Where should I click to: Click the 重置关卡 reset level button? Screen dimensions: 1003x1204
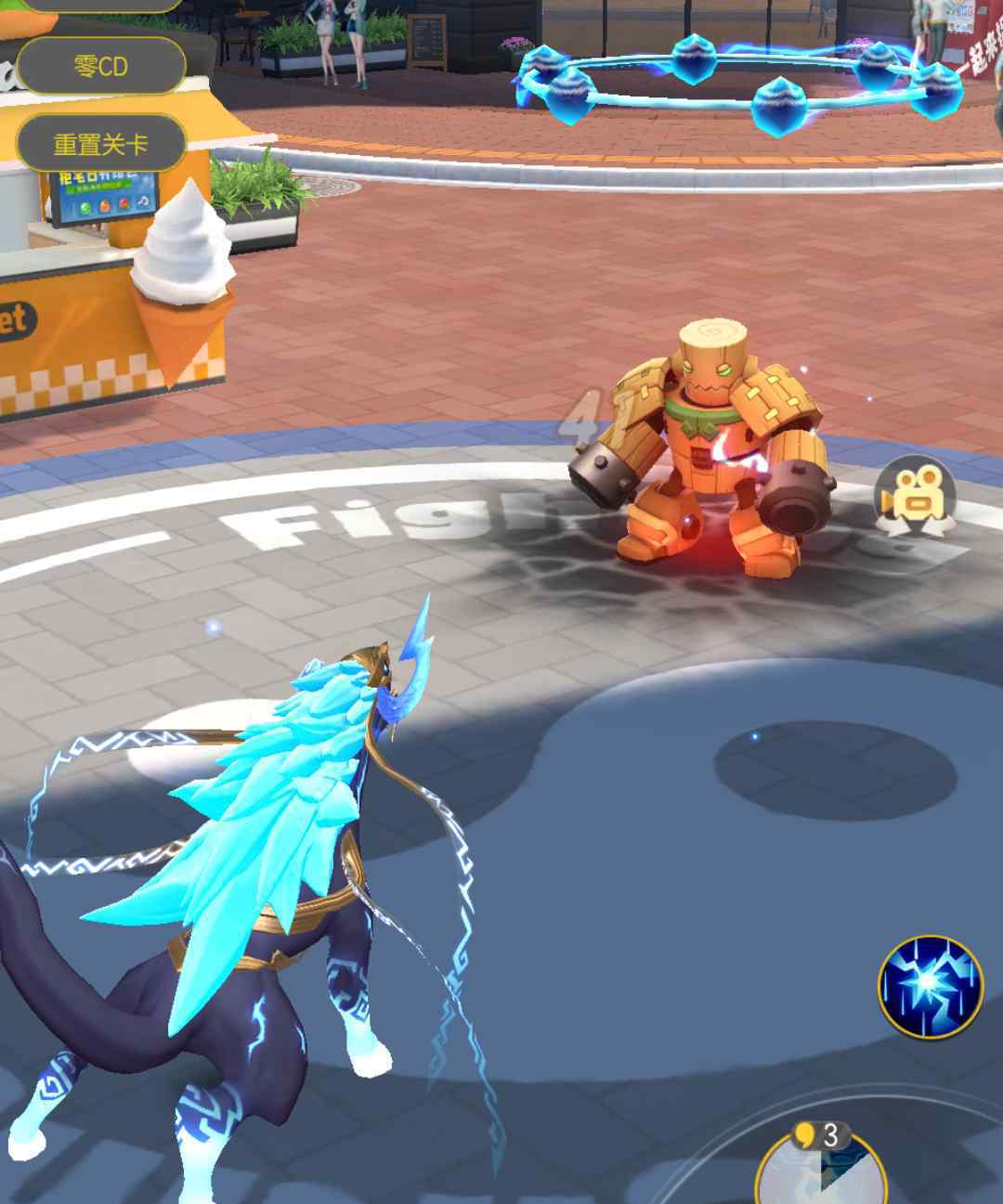point(100,144)
